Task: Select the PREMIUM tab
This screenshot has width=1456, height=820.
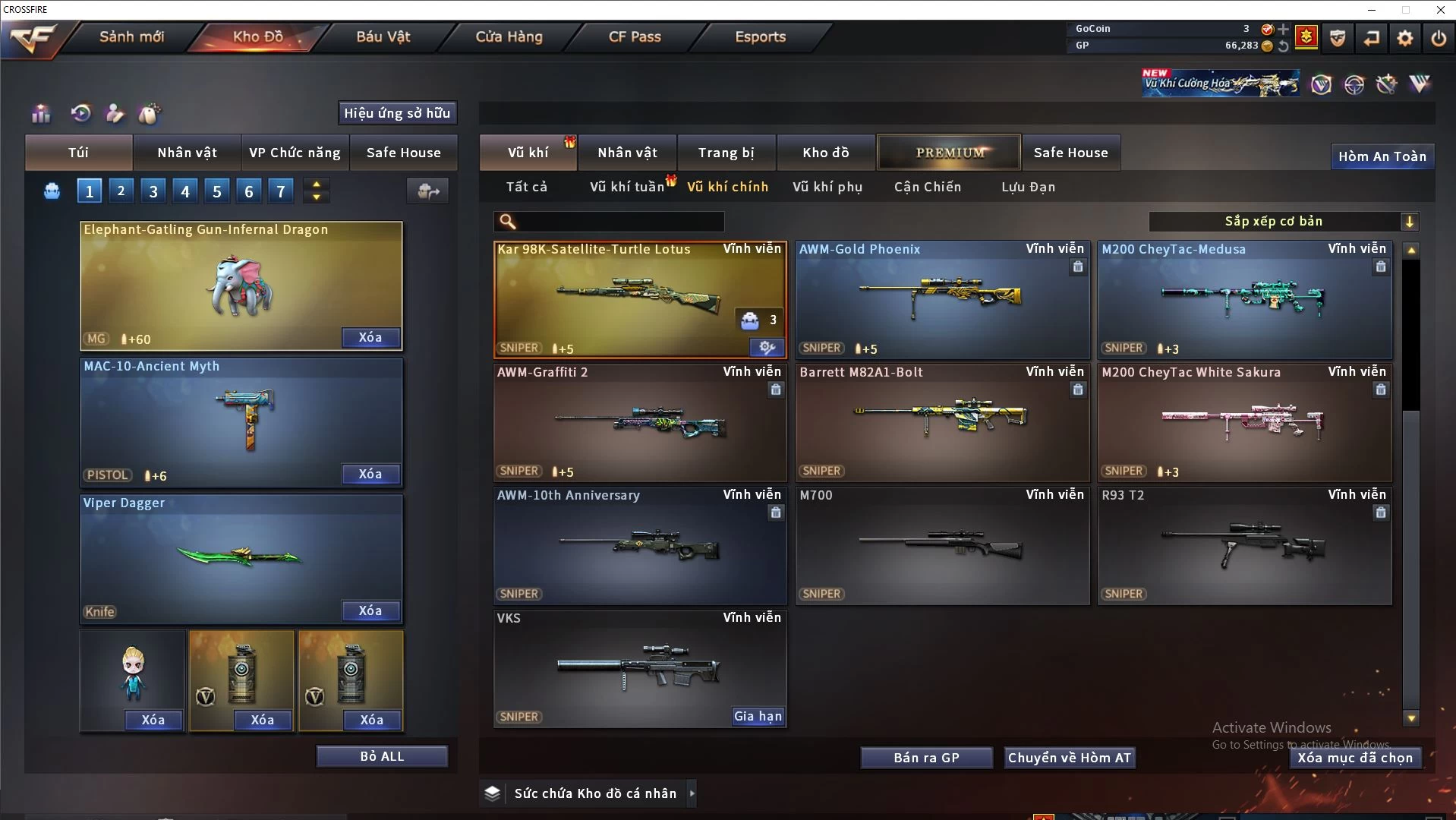Action: click(949, 153)
